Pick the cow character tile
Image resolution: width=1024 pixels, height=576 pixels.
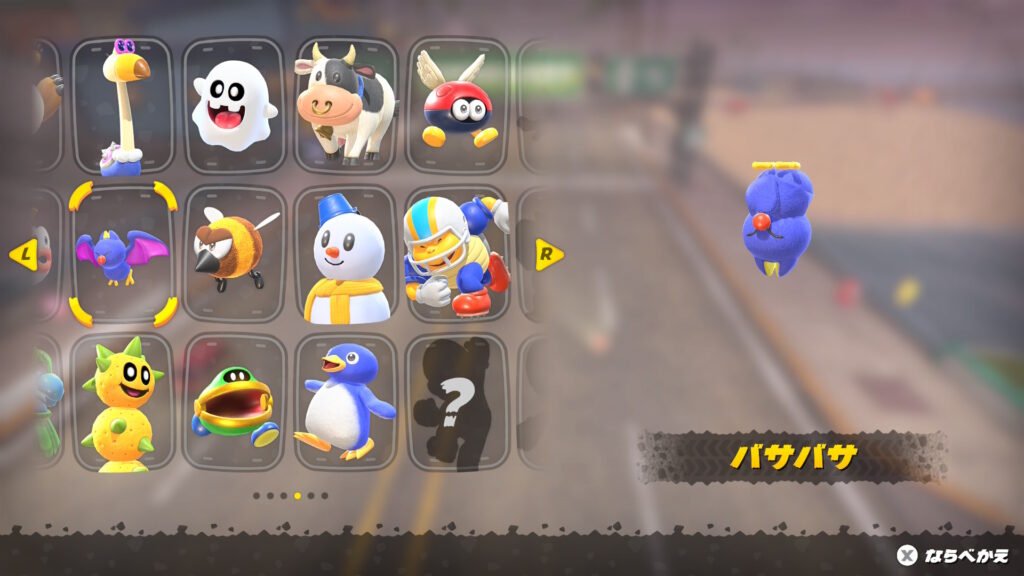click(x=345, y=106)
